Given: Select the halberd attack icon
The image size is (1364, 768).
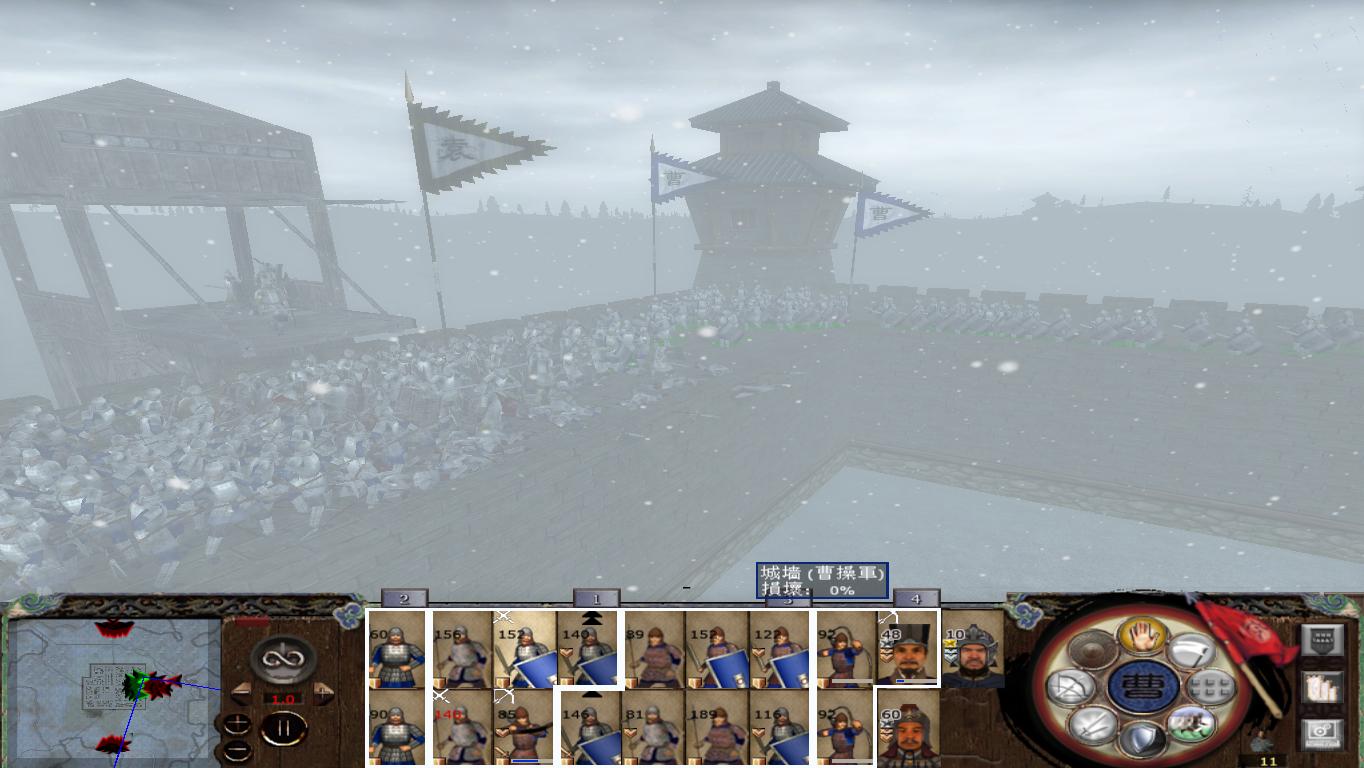Looking at the screenshot, I should pos(1190,650).
